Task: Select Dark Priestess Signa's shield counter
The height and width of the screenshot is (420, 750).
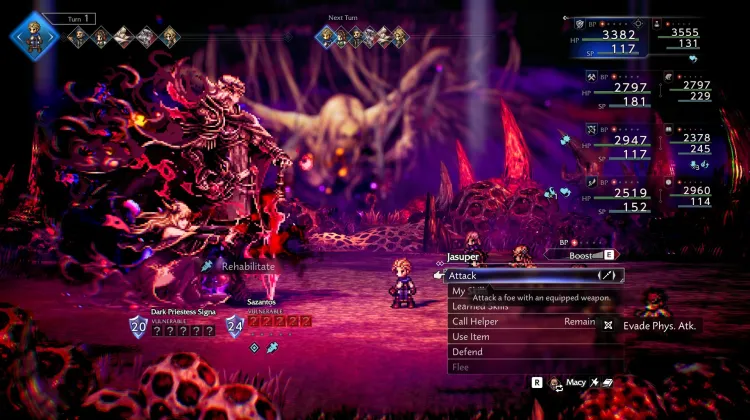Action: pyautogui.click(x=138, y=326)
